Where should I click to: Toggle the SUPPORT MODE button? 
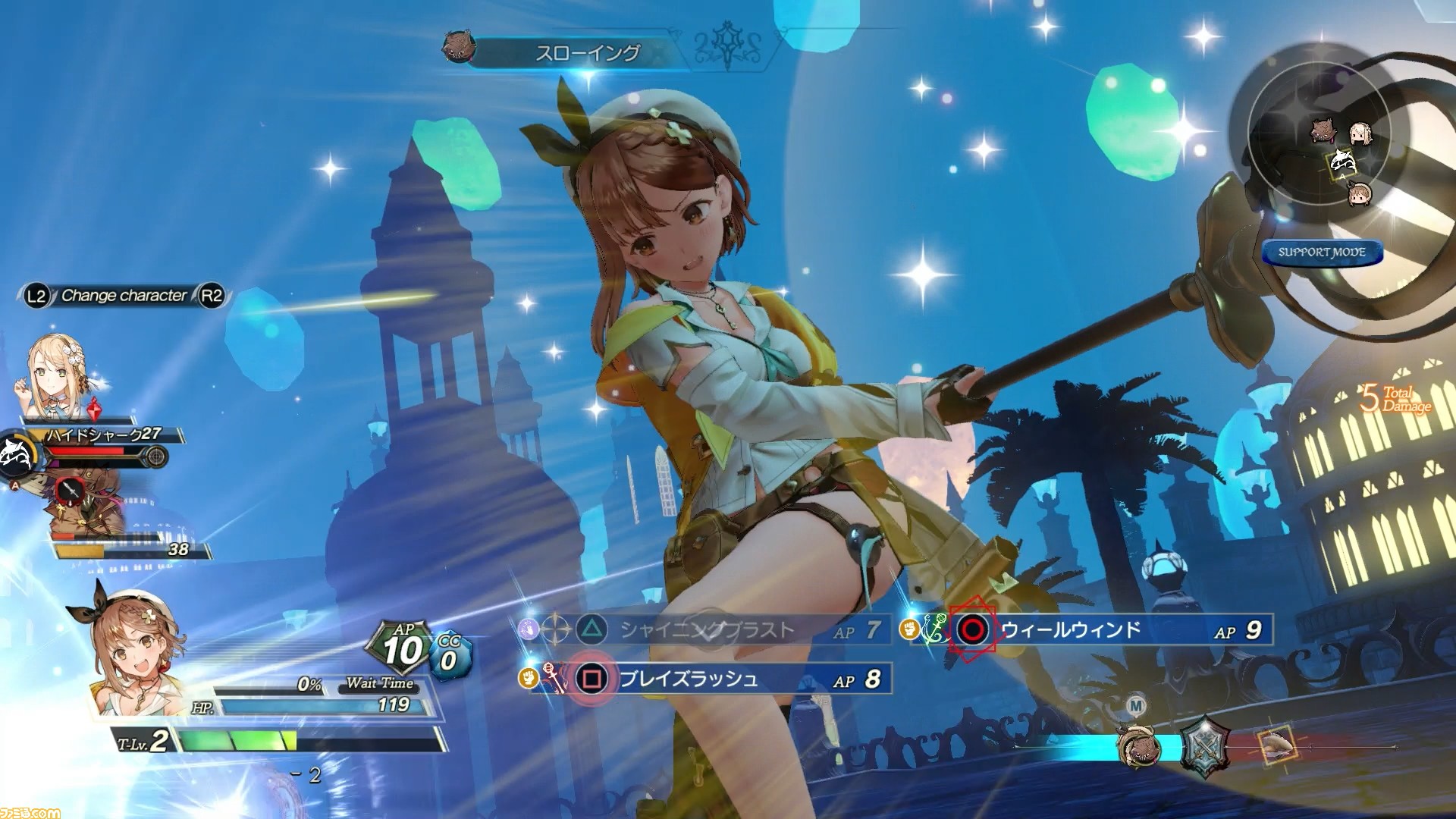coord(1322,253)
